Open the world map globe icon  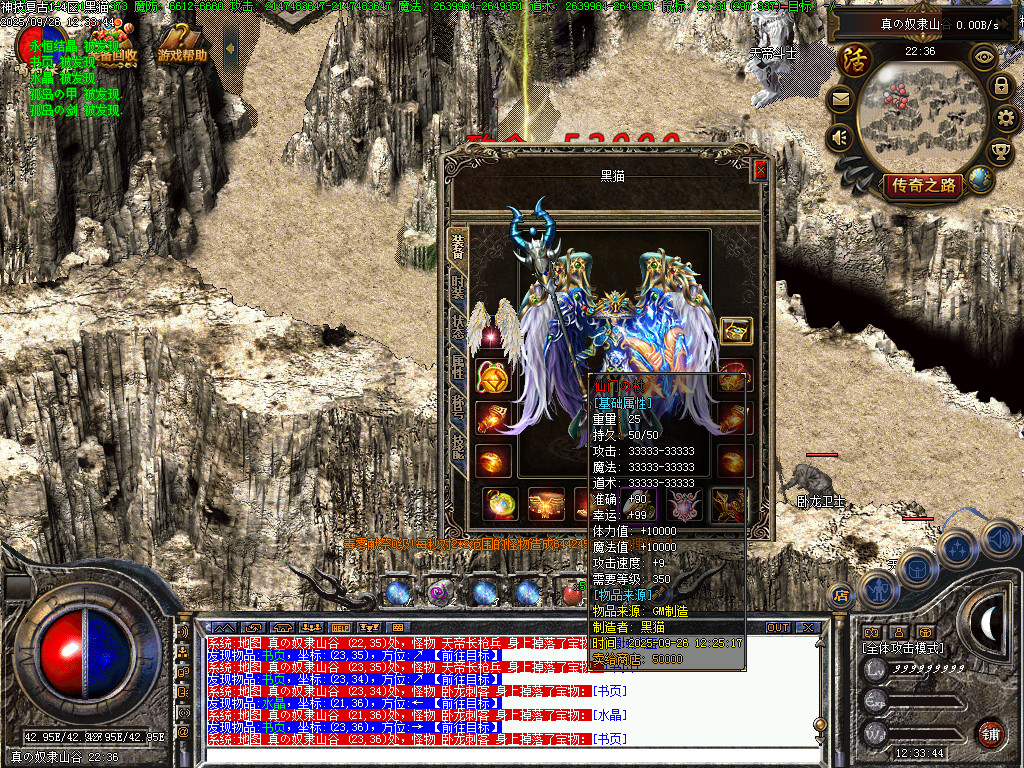point(981,179)
